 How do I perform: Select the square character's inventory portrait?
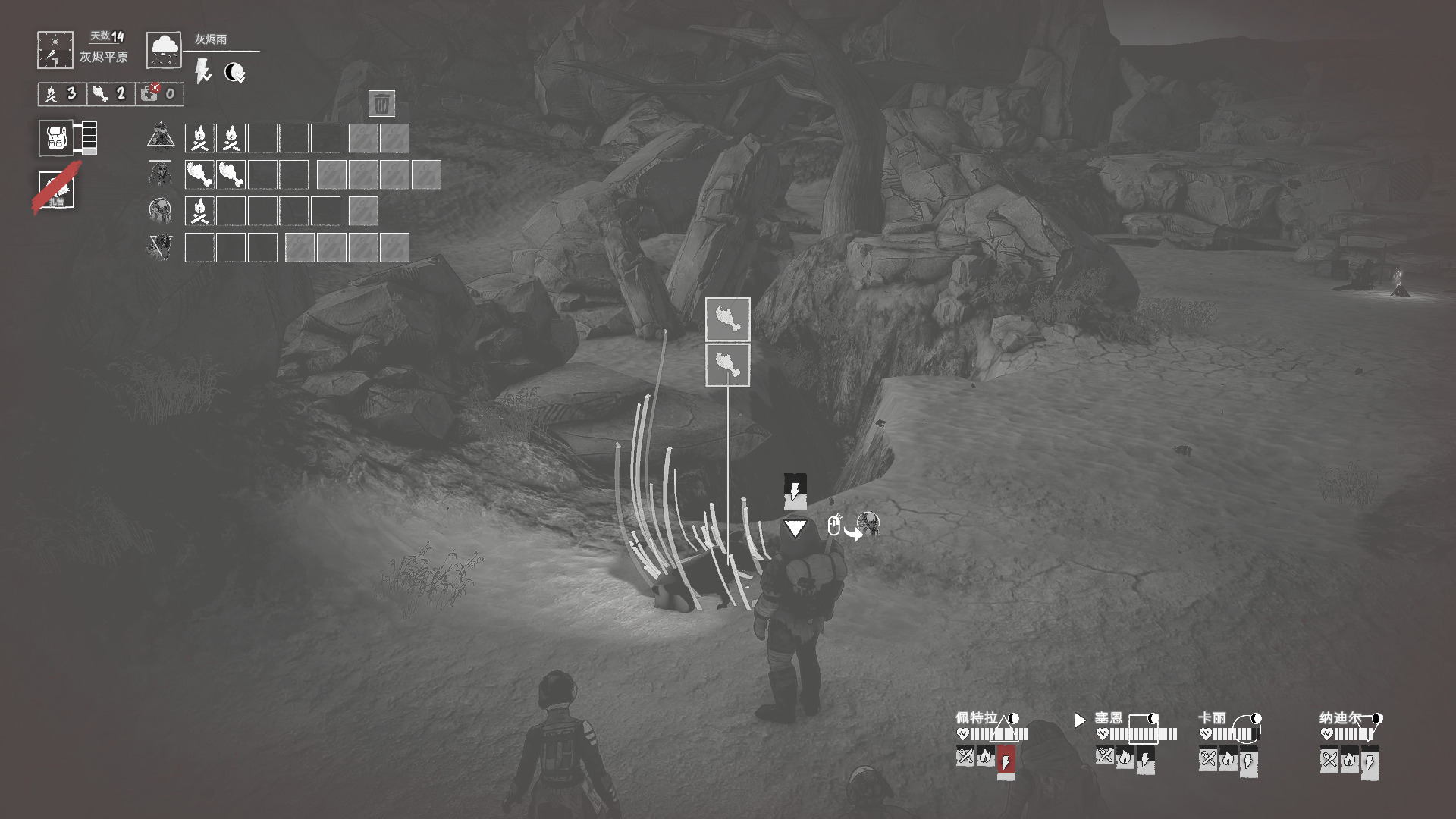click(x=160, y=174)
